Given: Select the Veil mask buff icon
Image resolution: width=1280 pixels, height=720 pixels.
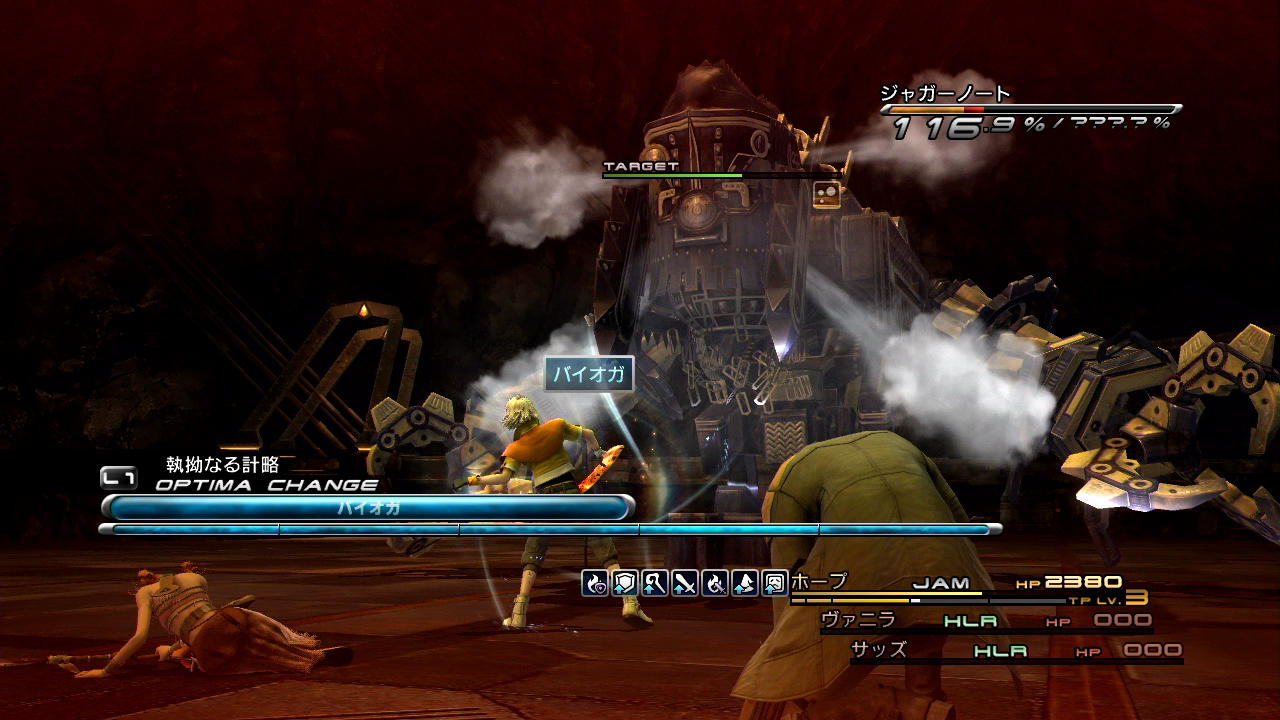Looking at the screenshot, I should pyautogui.click(x=775, y=583).
